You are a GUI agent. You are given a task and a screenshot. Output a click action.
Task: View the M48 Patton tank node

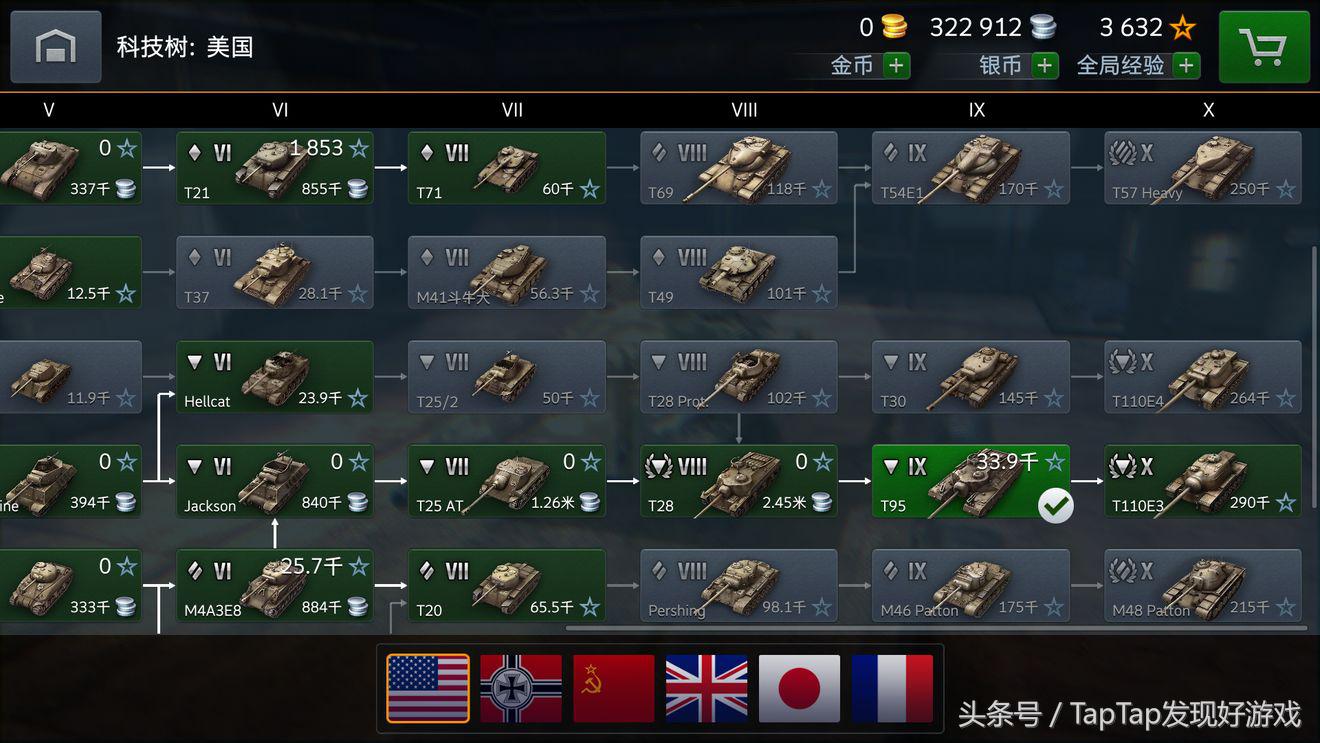click(x=1202, y=585)
